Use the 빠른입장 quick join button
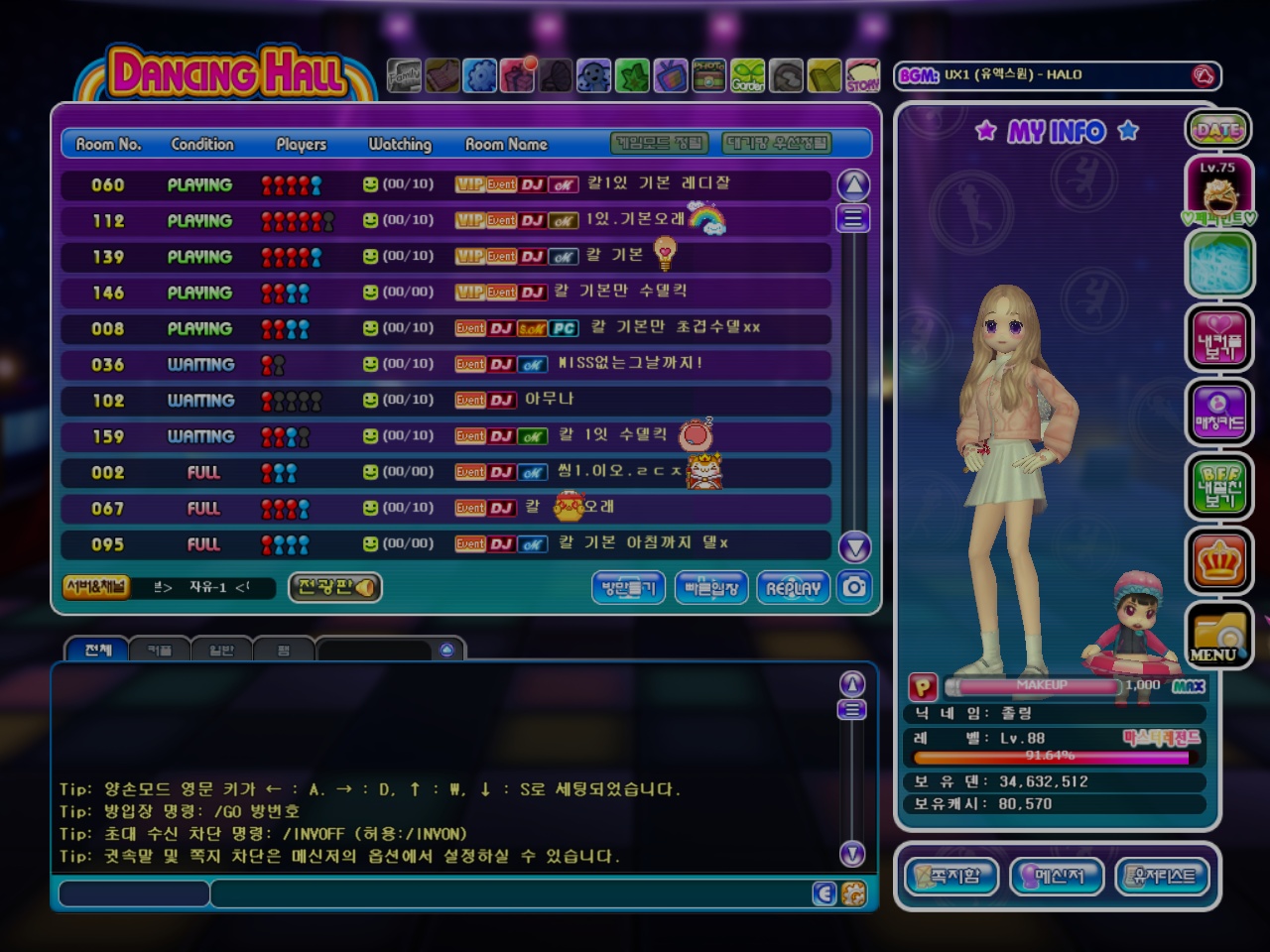This screenshot has width=1270, height=952. click(711, 588)
